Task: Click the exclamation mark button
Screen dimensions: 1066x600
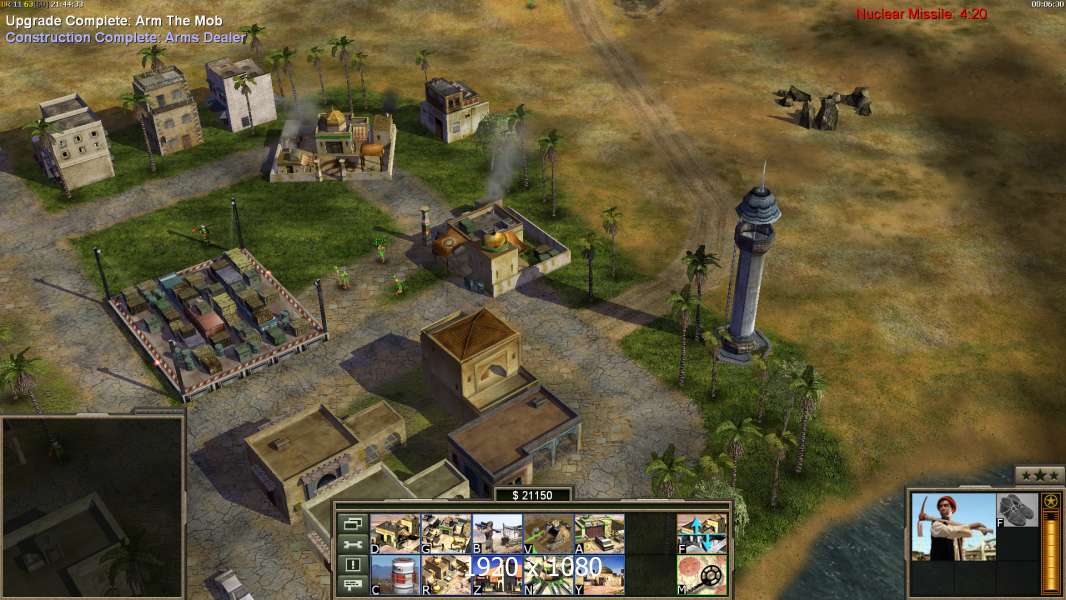Action: point(352,566)
